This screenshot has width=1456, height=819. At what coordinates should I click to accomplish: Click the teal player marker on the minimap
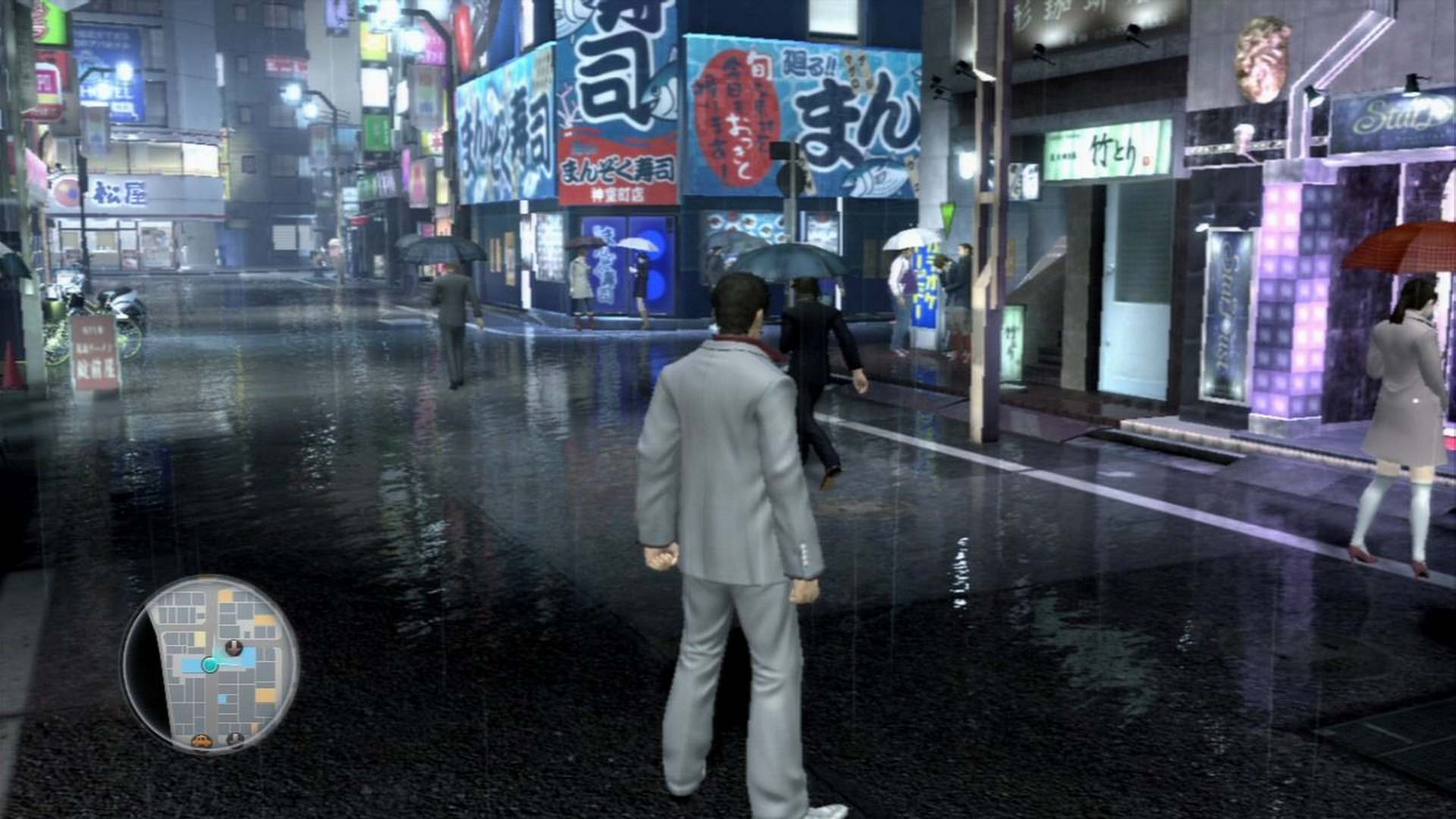(x=210, y=664)
